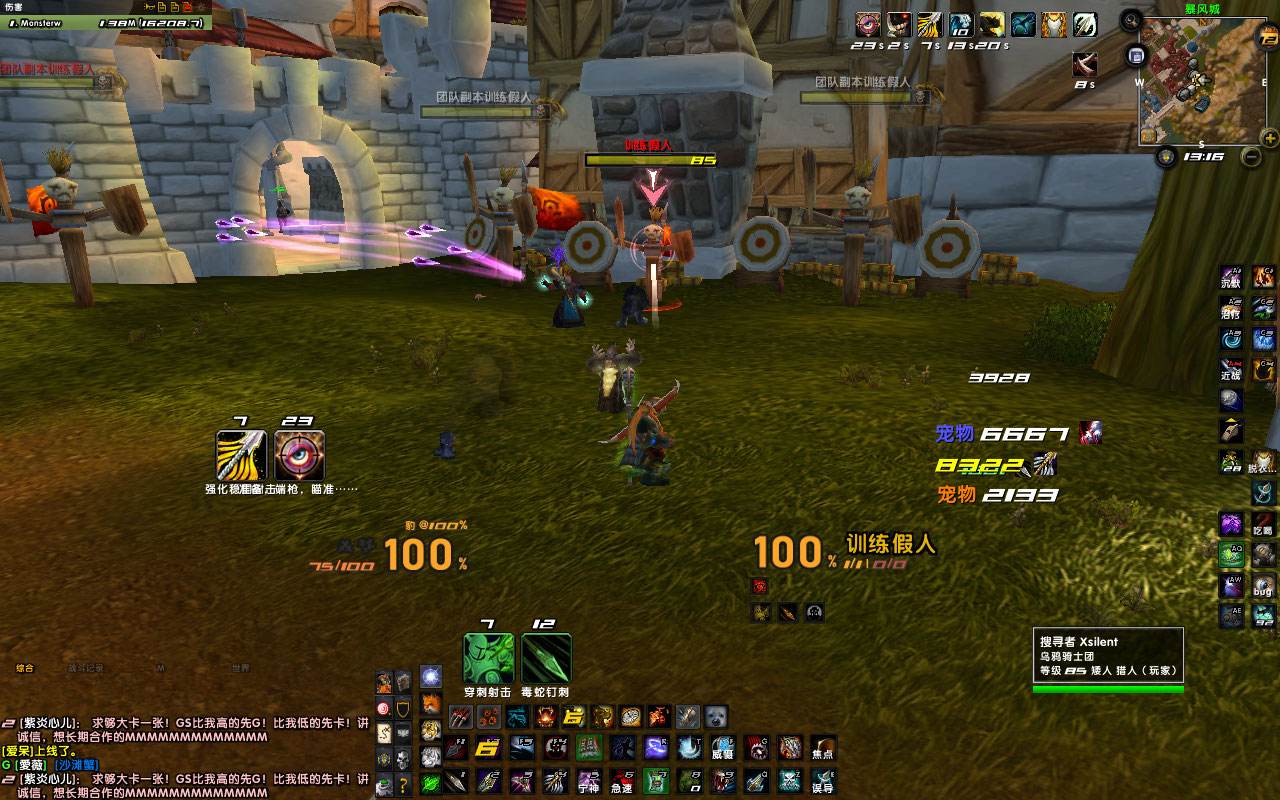Image resolution: width=1280 pixels, height=800 pixels.
Task: Use the 威慑 deterrence ability
Action: [723, 748]
